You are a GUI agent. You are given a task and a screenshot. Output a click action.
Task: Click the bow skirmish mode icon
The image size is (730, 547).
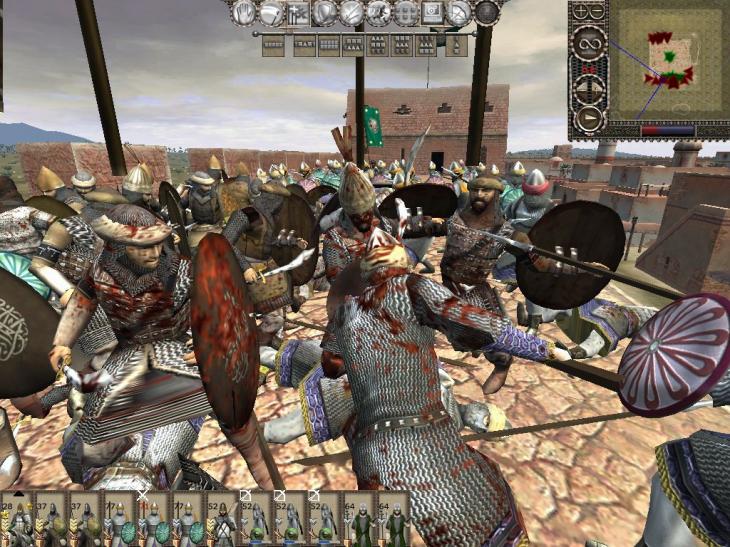(459, 13)
